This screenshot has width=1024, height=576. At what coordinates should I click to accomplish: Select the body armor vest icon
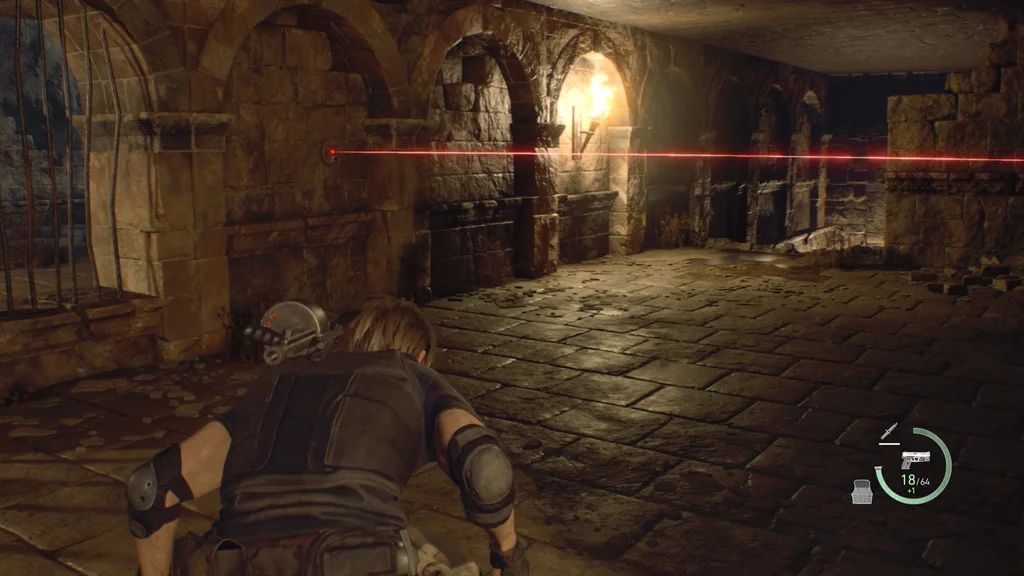pyautogui.click(x=861, y=491)
